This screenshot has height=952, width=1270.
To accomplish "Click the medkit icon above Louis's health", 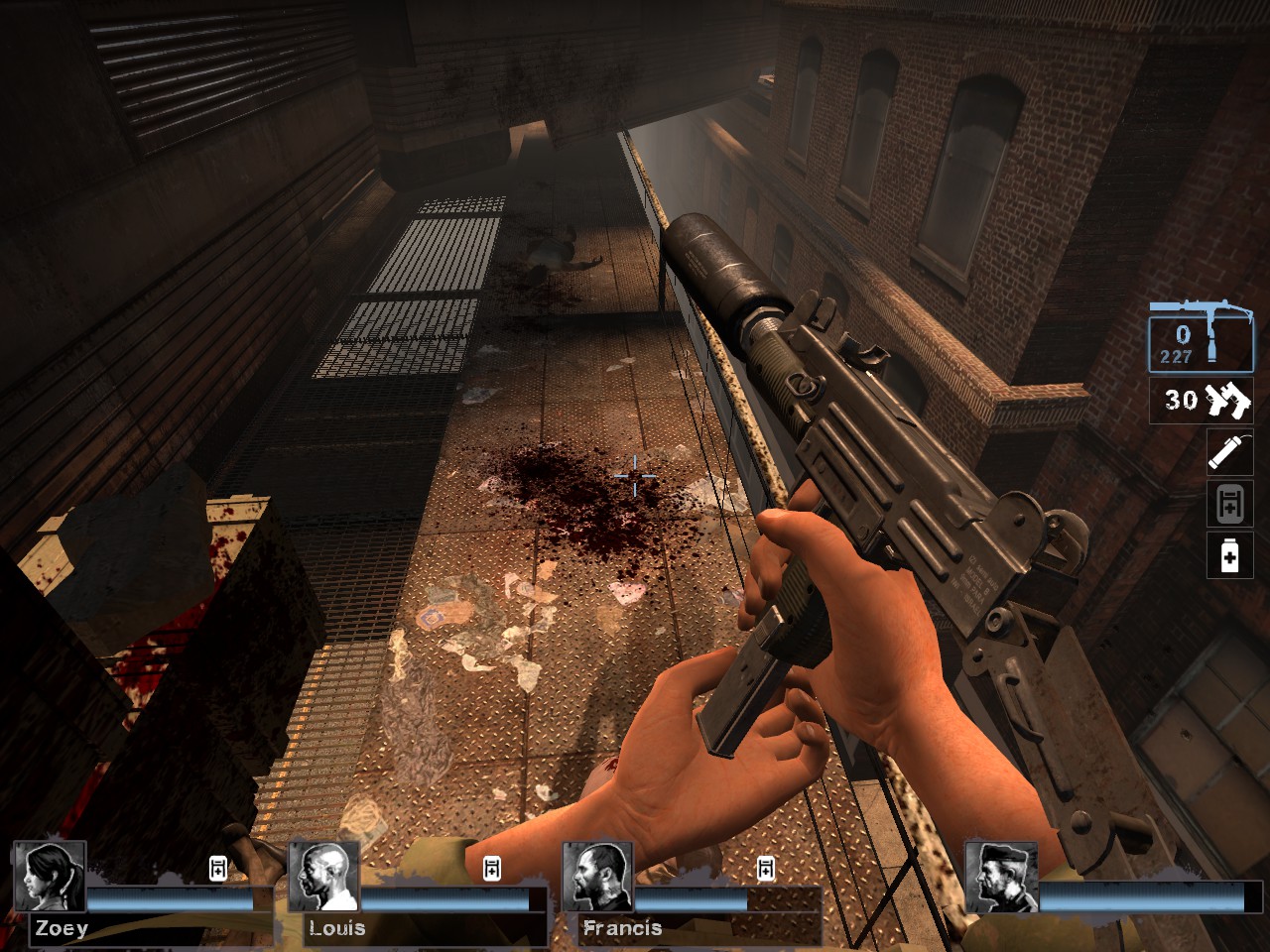I will pos(491,869).
